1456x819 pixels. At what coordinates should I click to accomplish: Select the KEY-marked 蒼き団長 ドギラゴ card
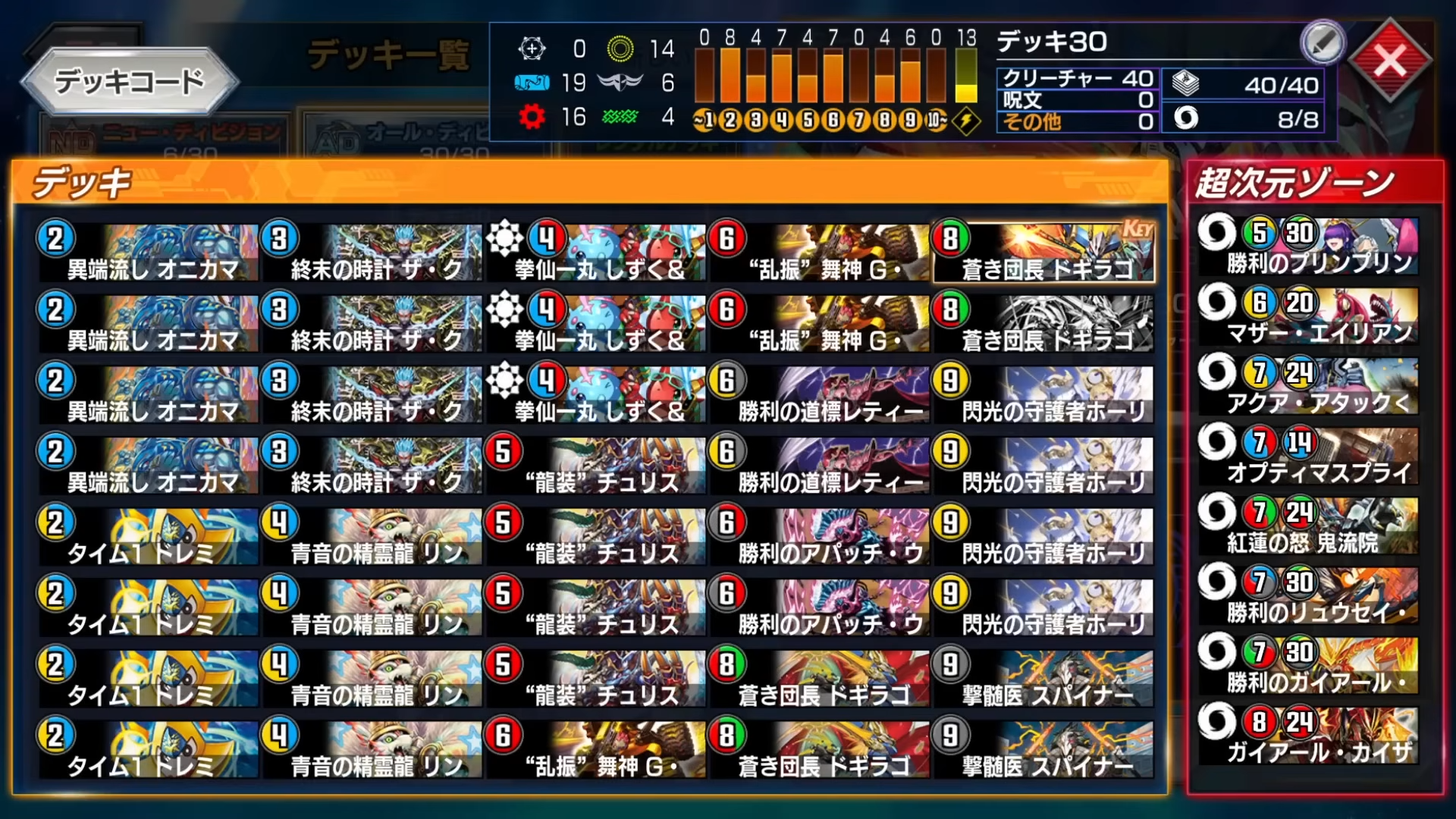[x=1043, y=250]
